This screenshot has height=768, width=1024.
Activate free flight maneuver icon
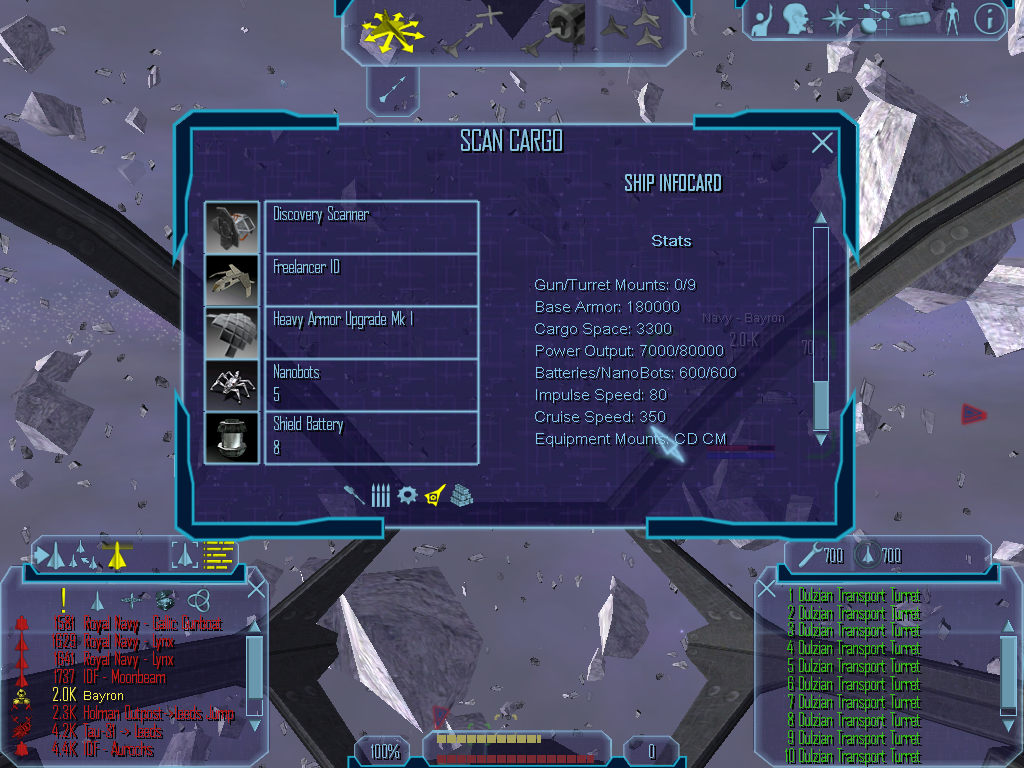[x=393, y=29]
